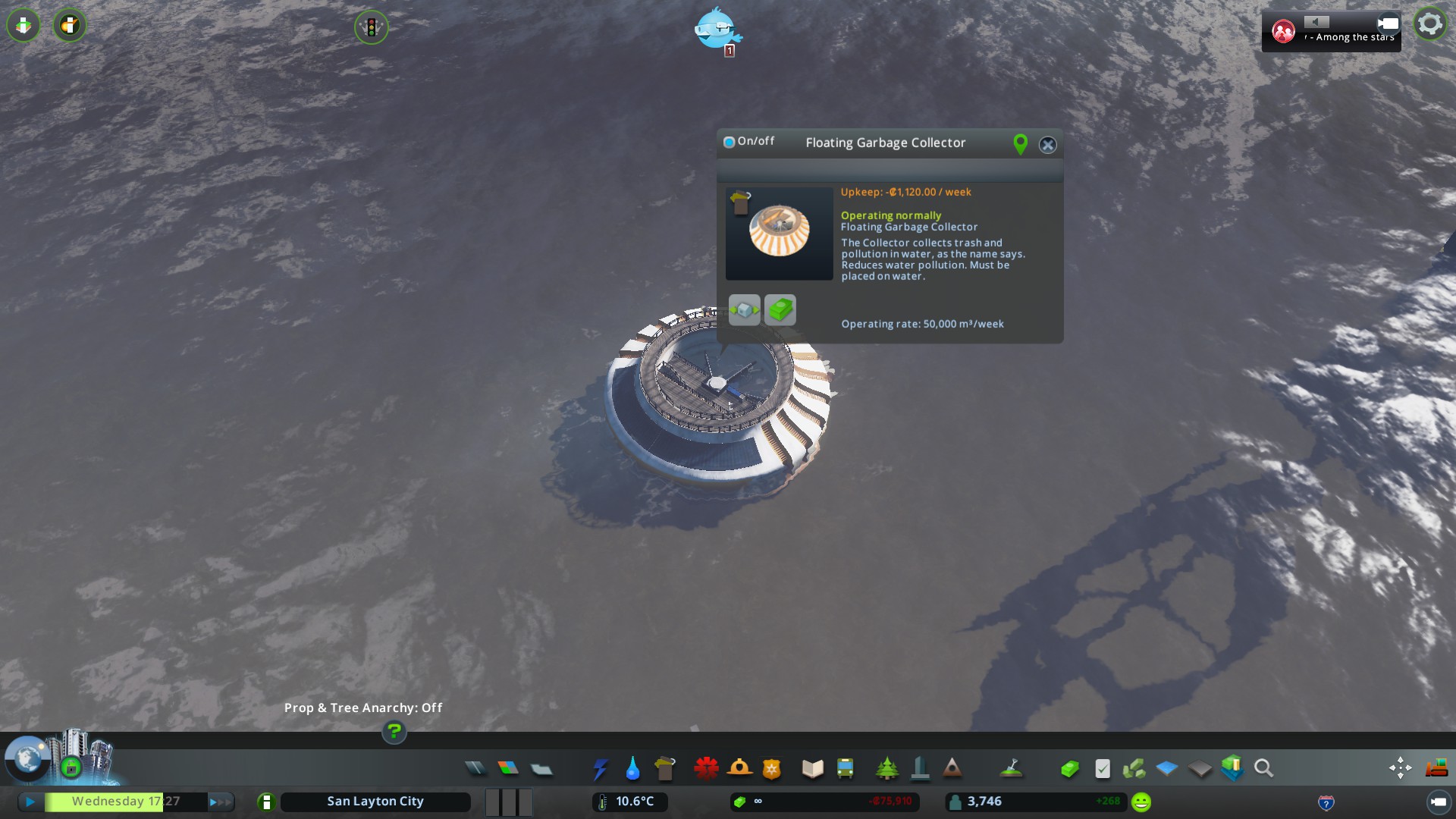Open the garbage bin services menu
Image resolution: width=1456 pixels, height=819 pixels.
coord(665,769)
